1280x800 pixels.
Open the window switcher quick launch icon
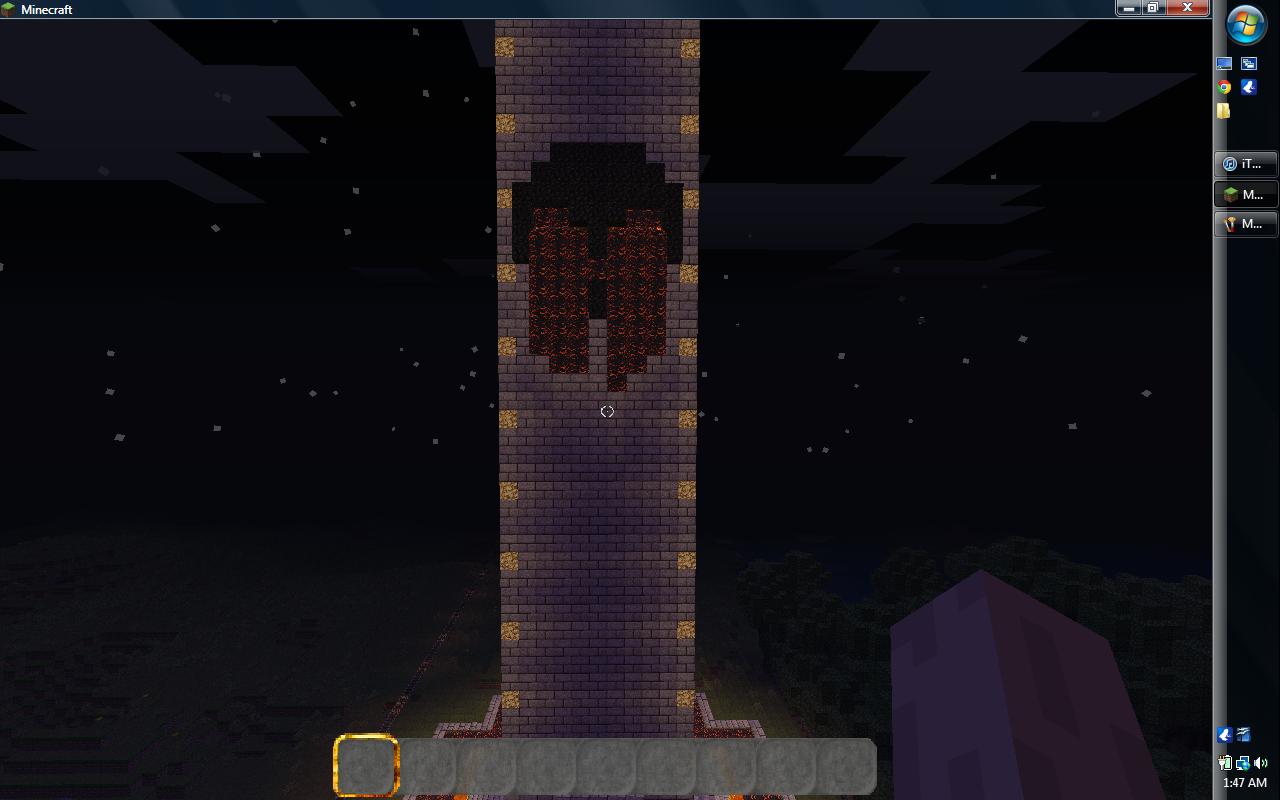pos(1249,63)
